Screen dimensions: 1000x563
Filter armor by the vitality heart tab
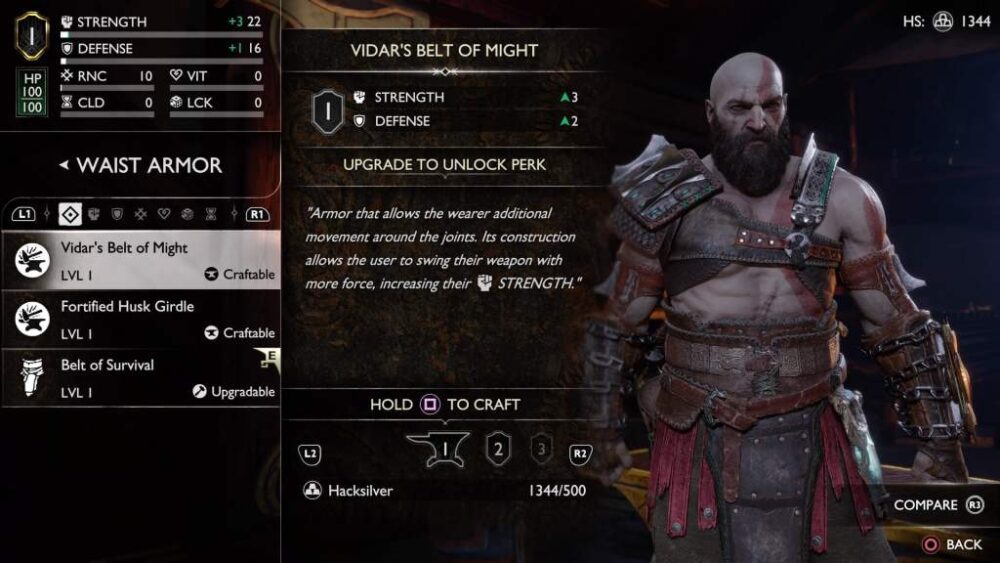pos(164,213)
